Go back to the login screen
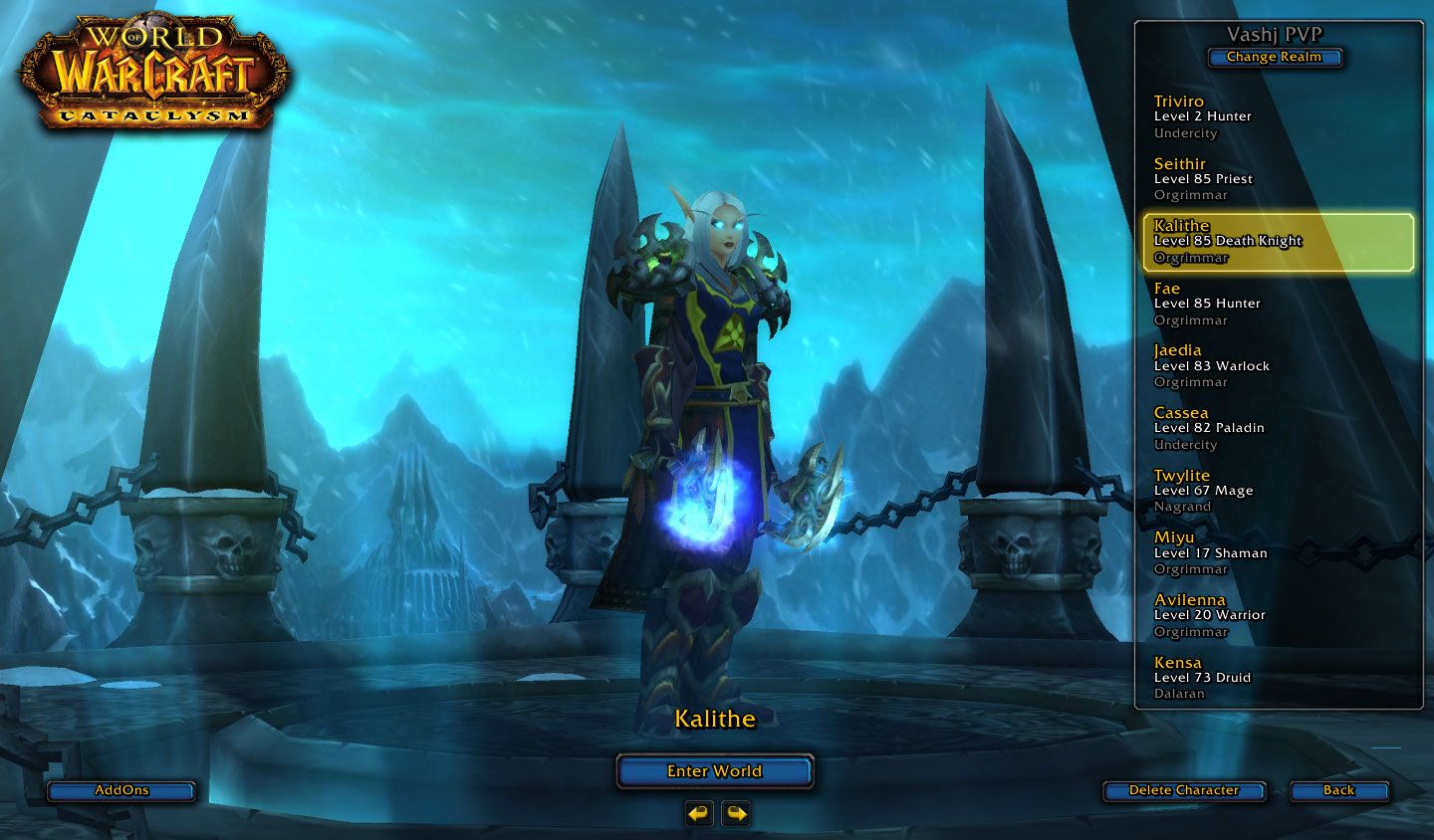 click(x=1338, y=790)
